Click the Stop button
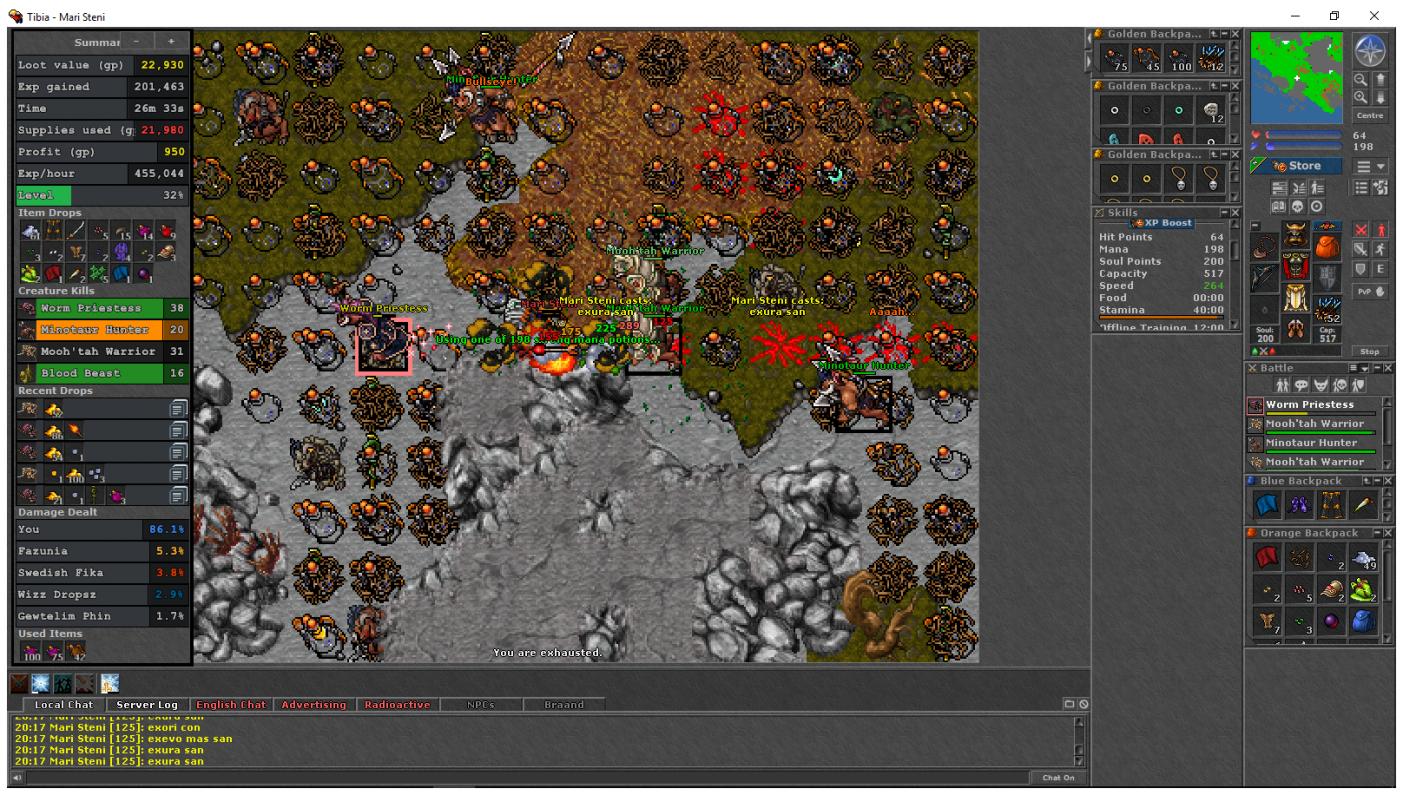This screenshot has width=1403, height=795. click(1369, 351)
